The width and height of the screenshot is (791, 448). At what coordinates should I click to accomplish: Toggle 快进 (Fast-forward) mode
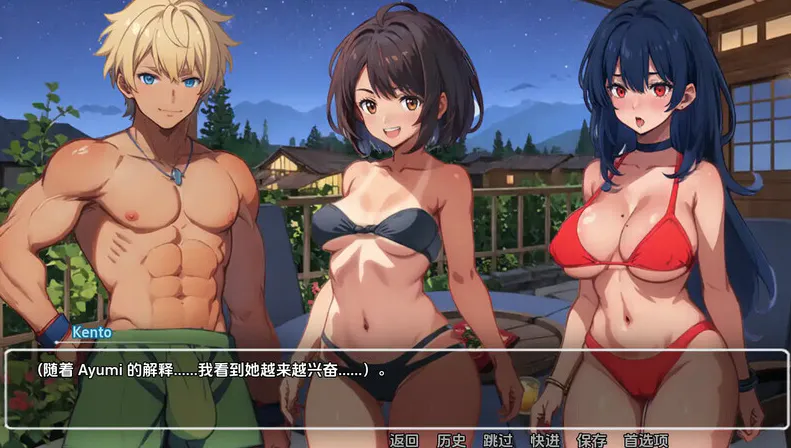pos(545,440)
